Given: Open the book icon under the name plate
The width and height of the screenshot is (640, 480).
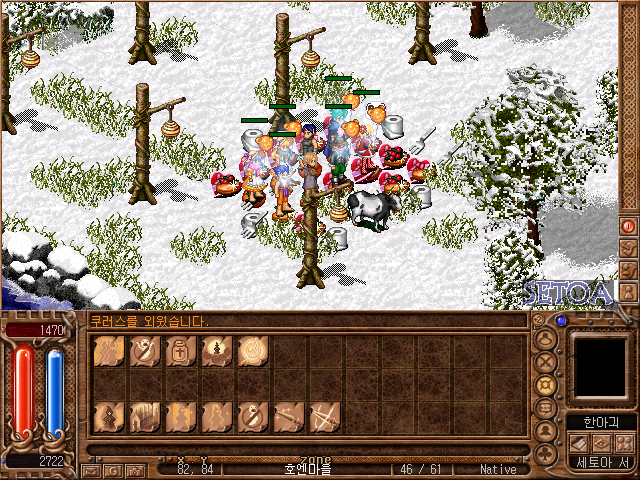Looking at the screenshot, I should click(581, 443).
